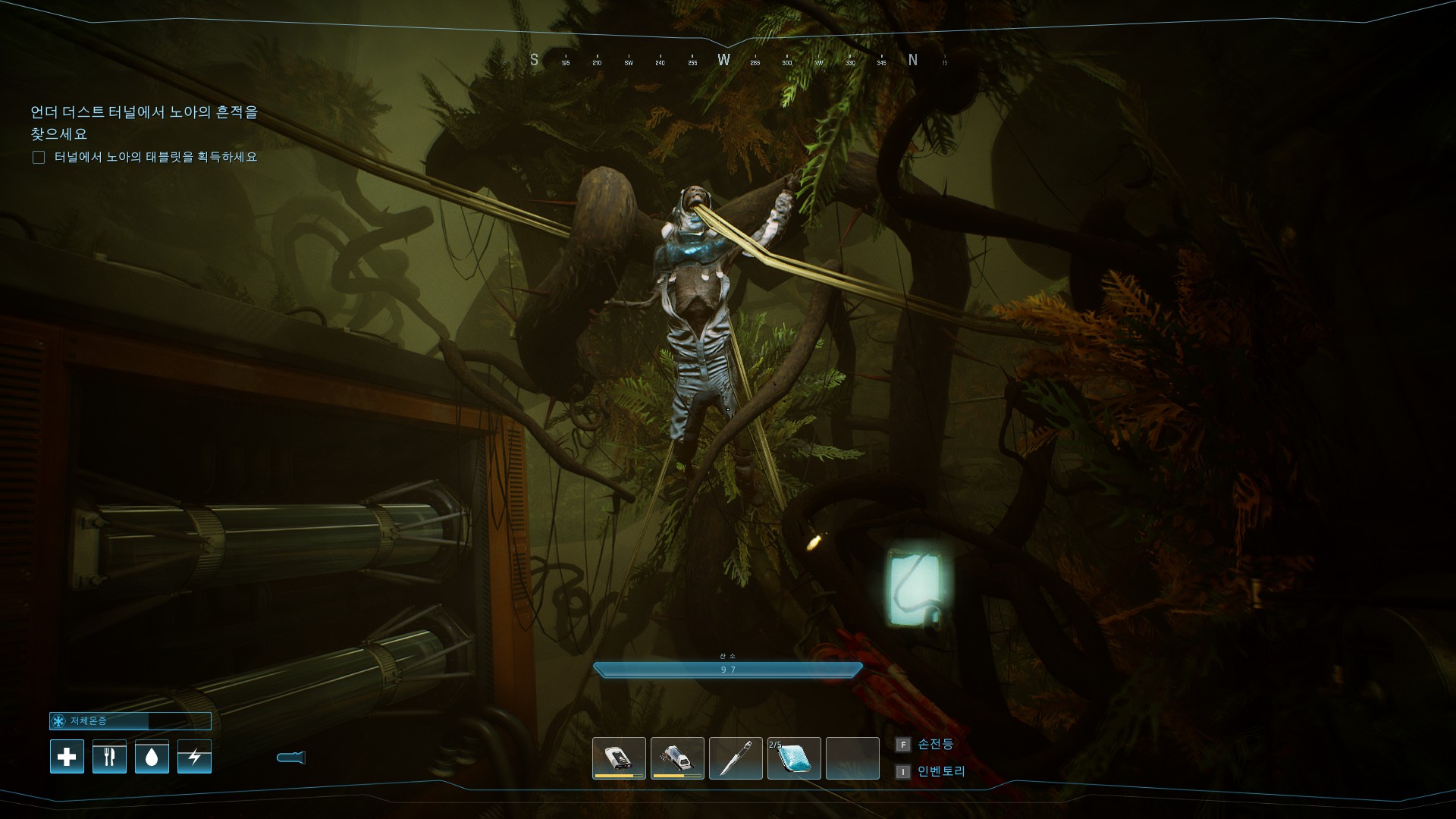The height and width of the screenshot is (819, 1456).
Task: Select the knife hotbar slot
Action: pos(736,758)
